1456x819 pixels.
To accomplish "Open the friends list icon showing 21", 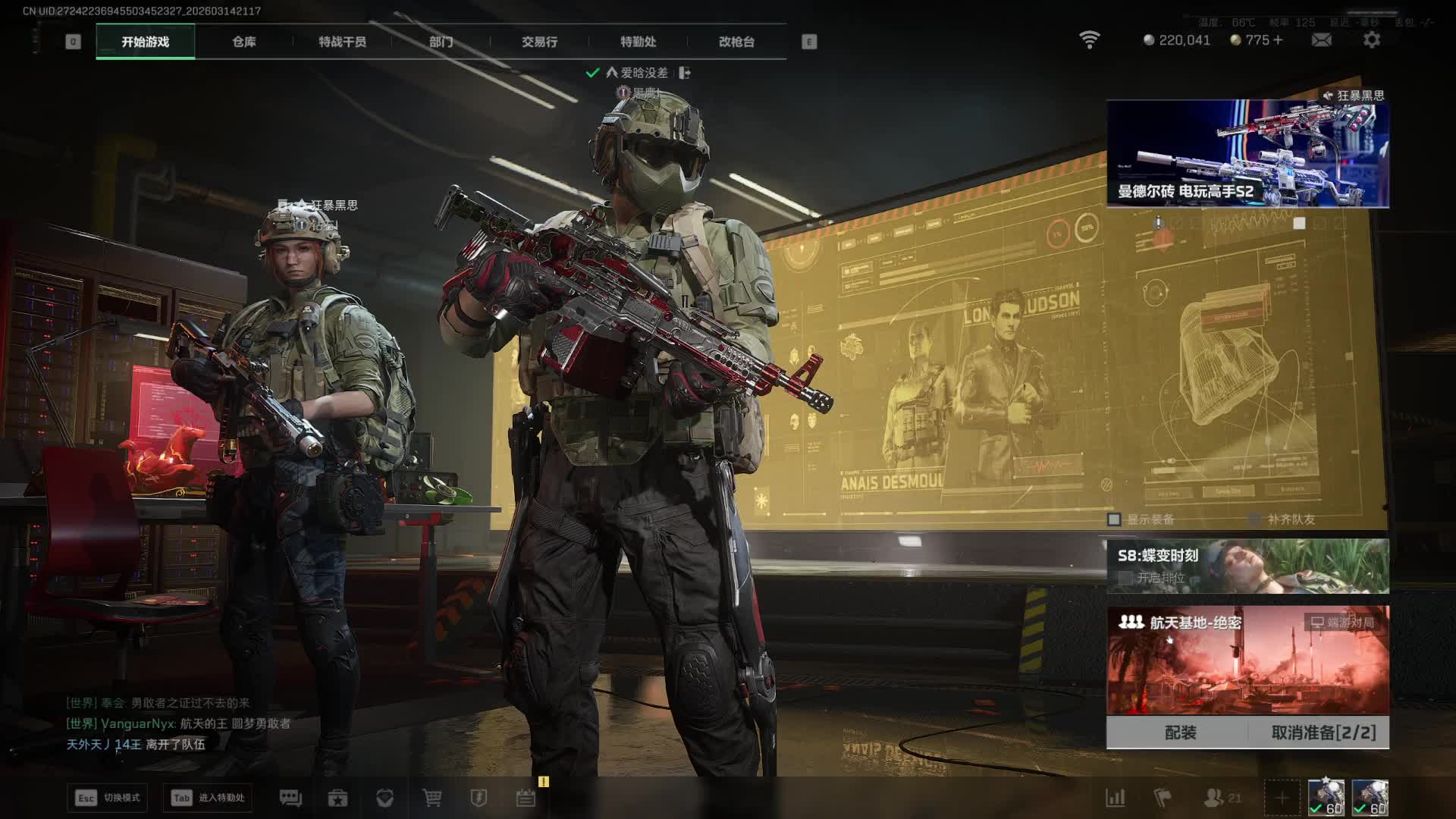I will click(x=1221, y=798).
